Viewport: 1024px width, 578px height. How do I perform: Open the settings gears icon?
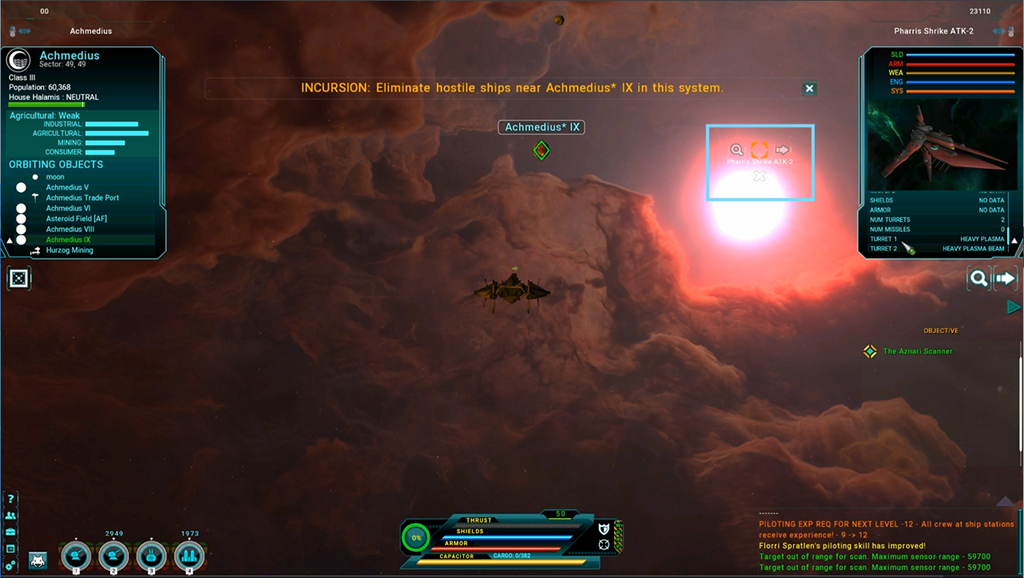click(11, 565)
